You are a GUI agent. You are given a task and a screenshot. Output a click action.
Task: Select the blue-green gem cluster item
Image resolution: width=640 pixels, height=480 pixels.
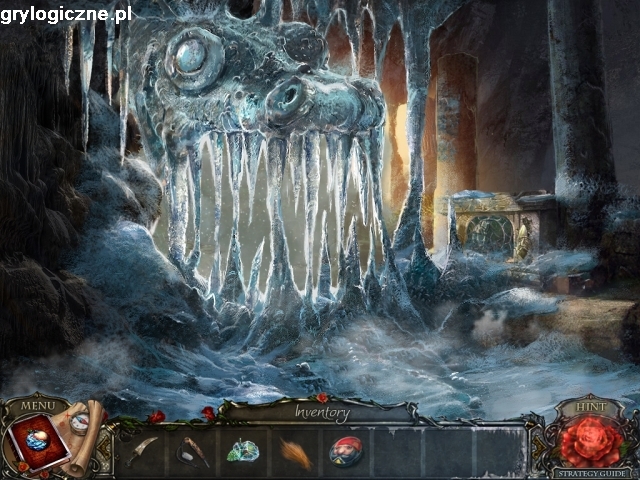click(243, 451)
